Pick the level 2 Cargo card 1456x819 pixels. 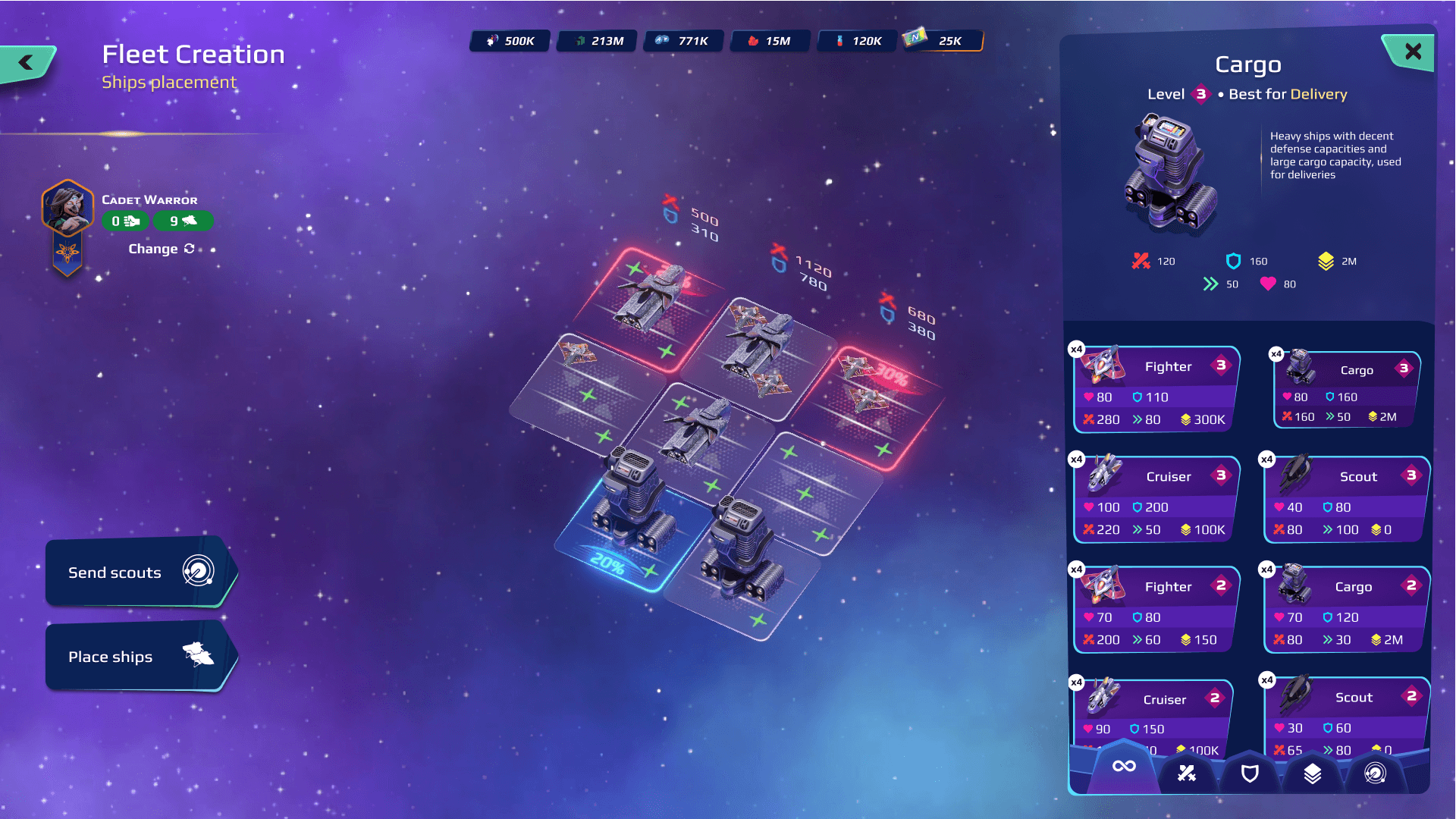[1347, 610]
